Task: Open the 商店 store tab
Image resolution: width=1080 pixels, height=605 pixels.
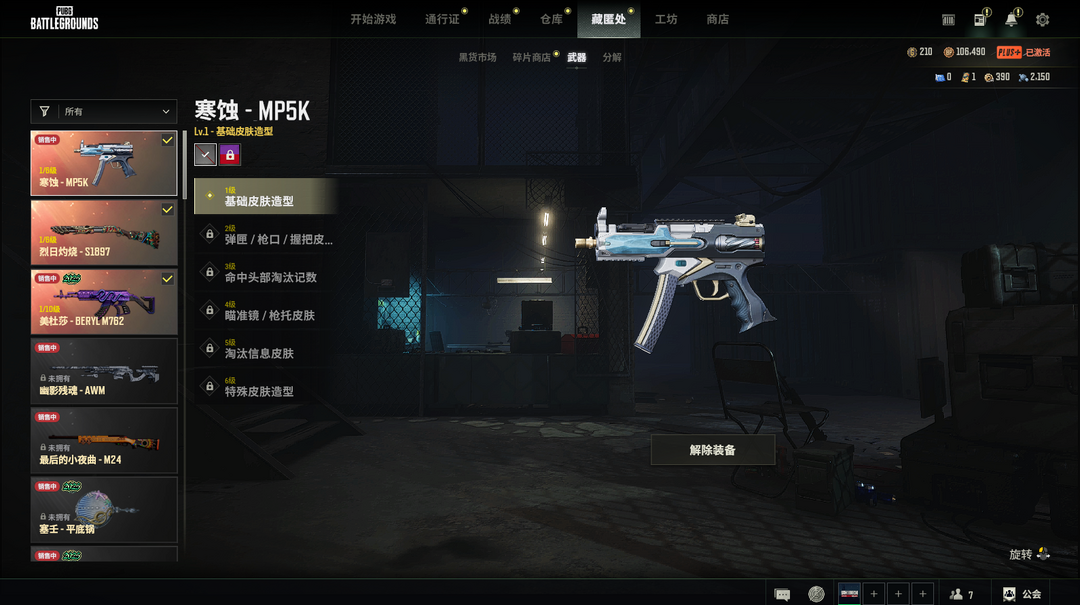Action: coord(717,19)
